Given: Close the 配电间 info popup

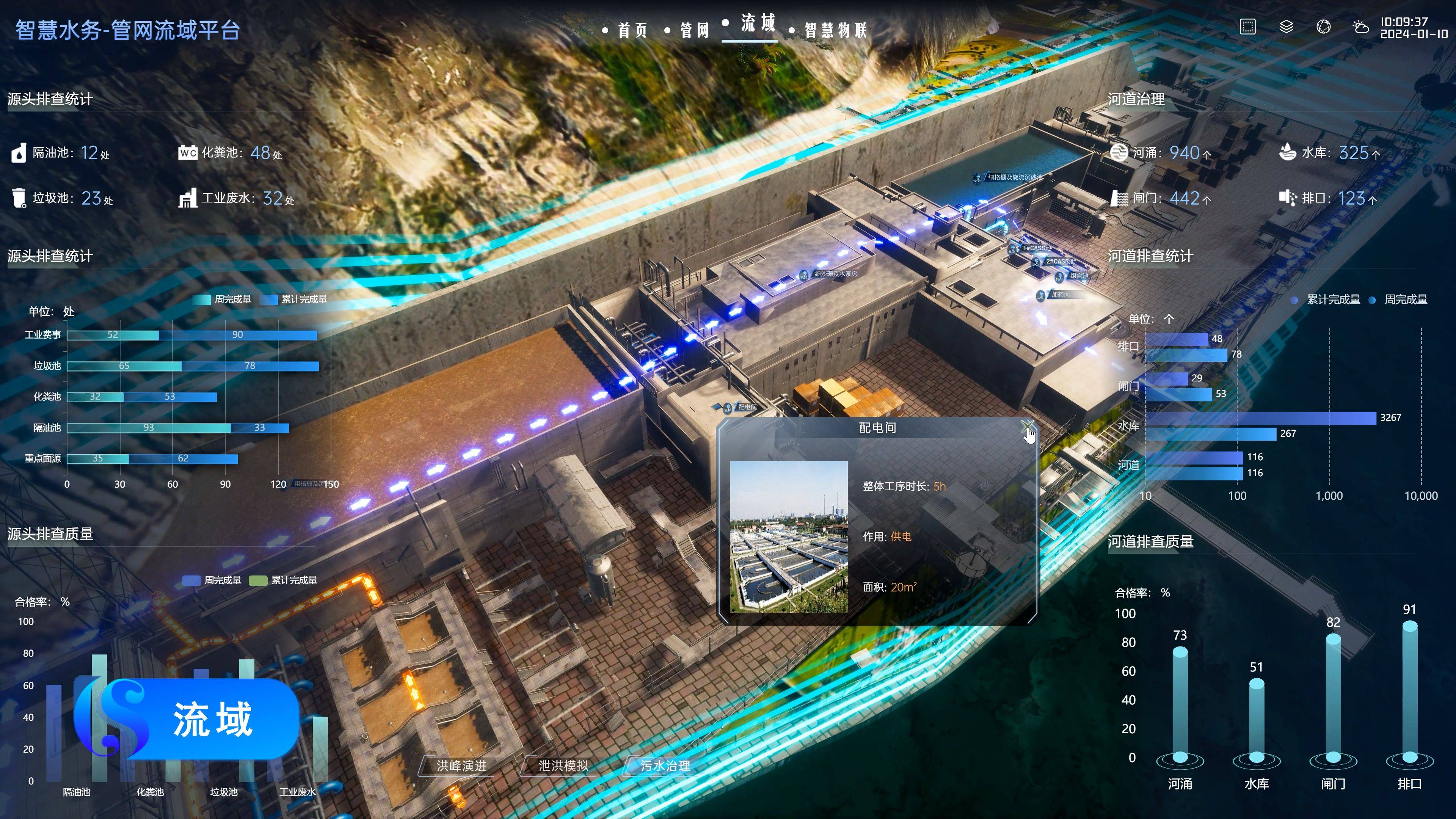Looking at the screenshot, I should coord(1027,426).
